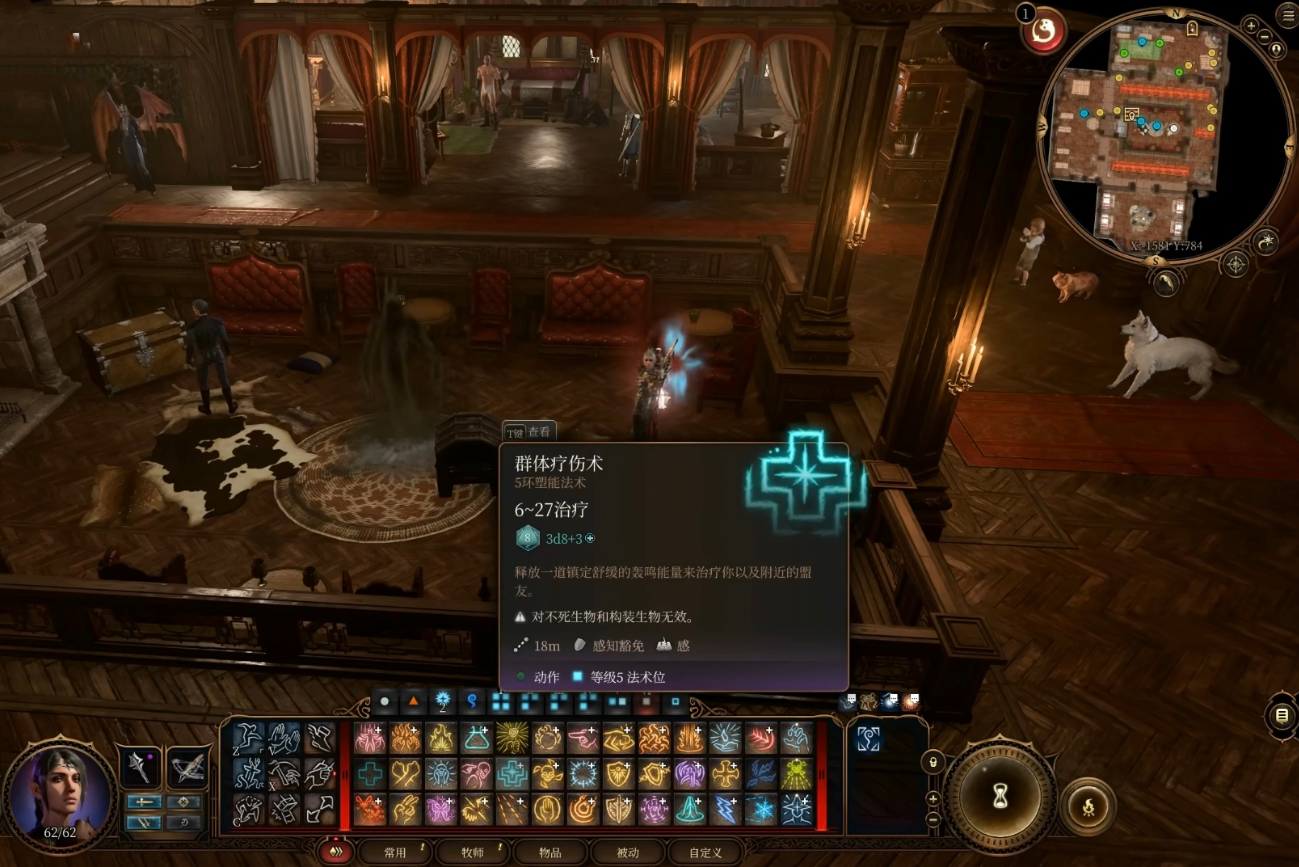Viewport: 1299px width, 867px height.
Task: Switch to the 自定义 hotbar tab
Action: click(x=704, y=852)
